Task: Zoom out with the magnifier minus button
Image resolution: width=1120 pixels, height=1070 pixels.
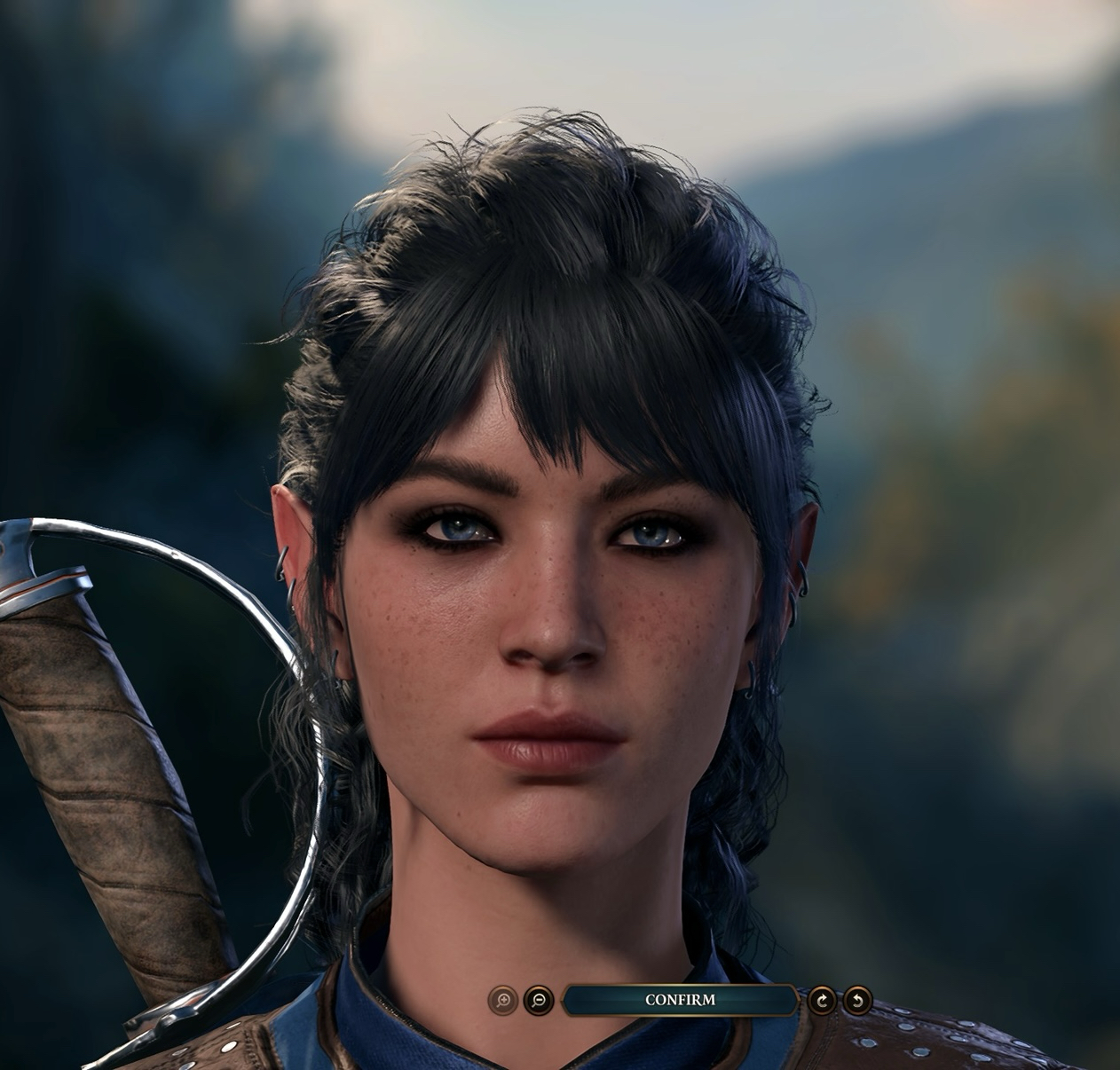Action: tap(538, 1001)
